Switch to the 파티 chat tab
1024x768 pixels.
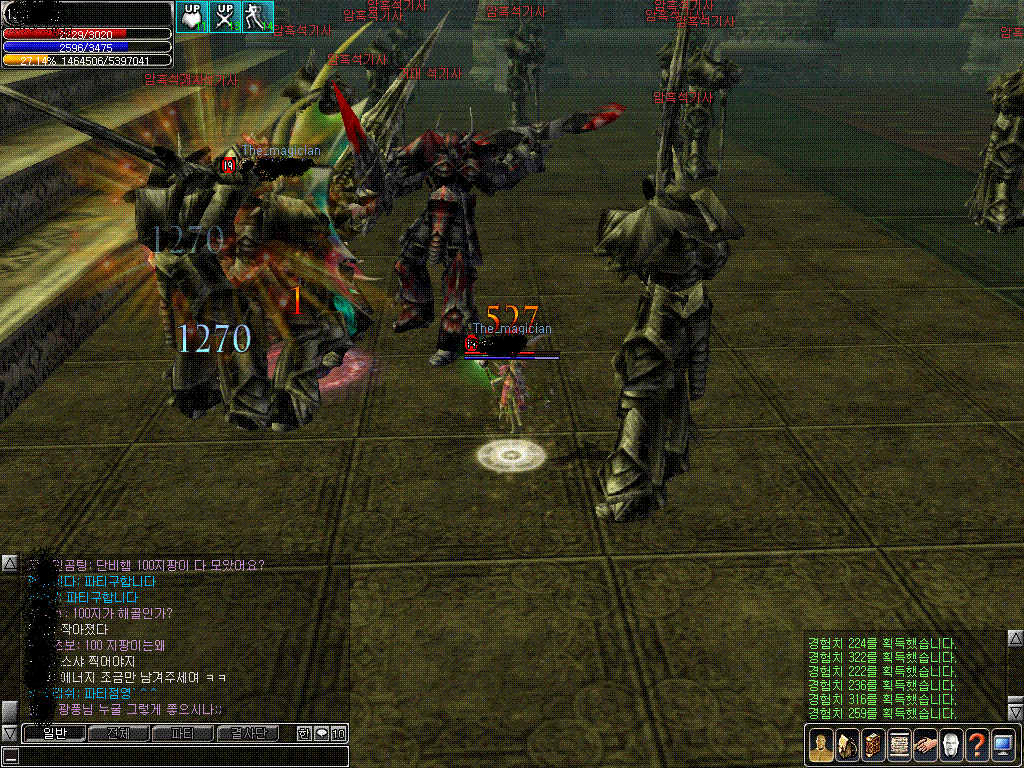[182, 734]
